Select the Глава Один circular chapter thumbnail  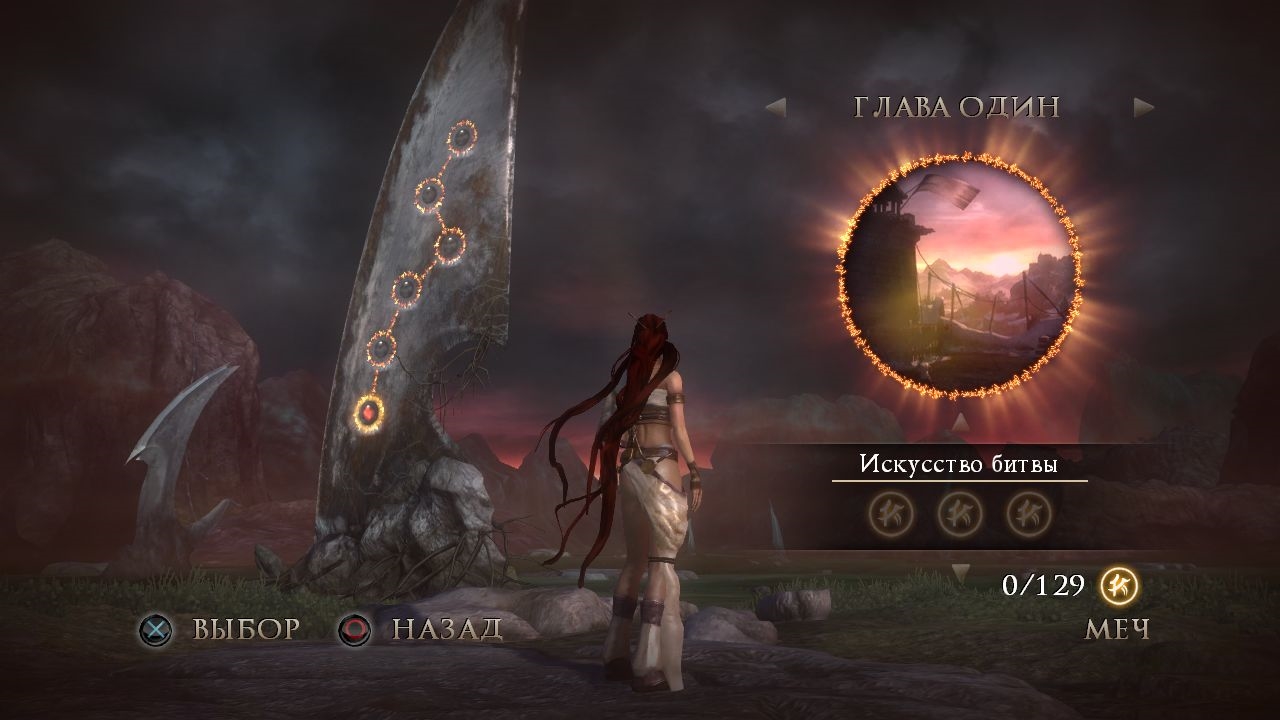point(959,277)
